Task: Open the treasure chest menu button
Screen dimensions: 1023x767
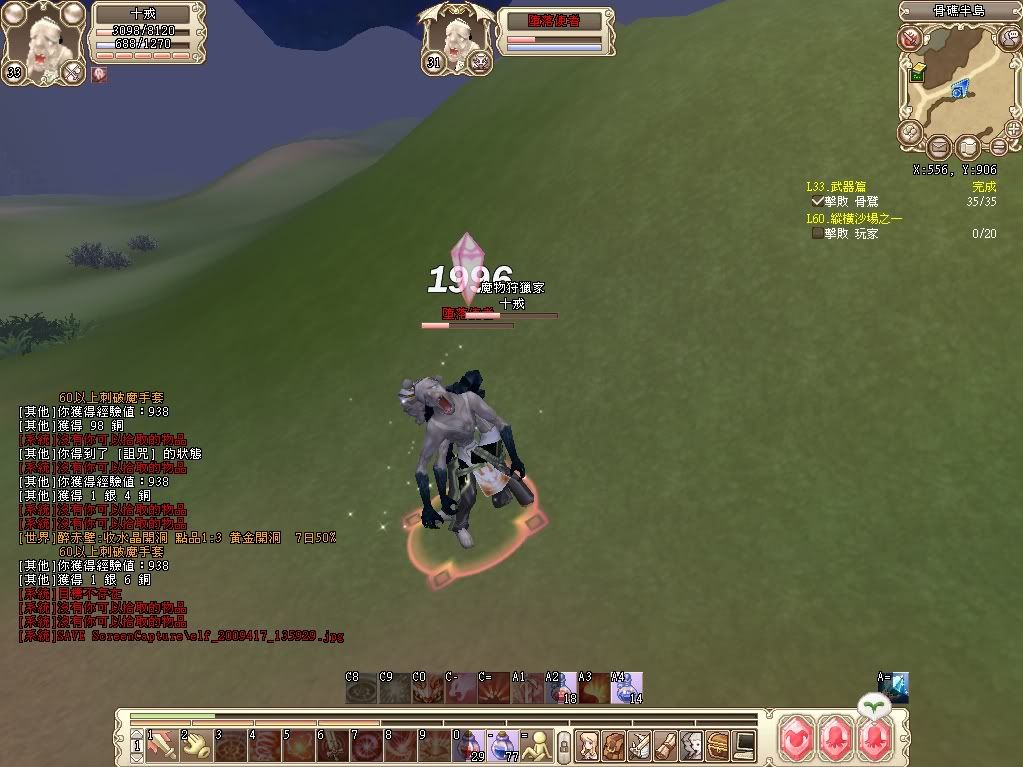Action: pyautogui.click(x=717, y=744)
